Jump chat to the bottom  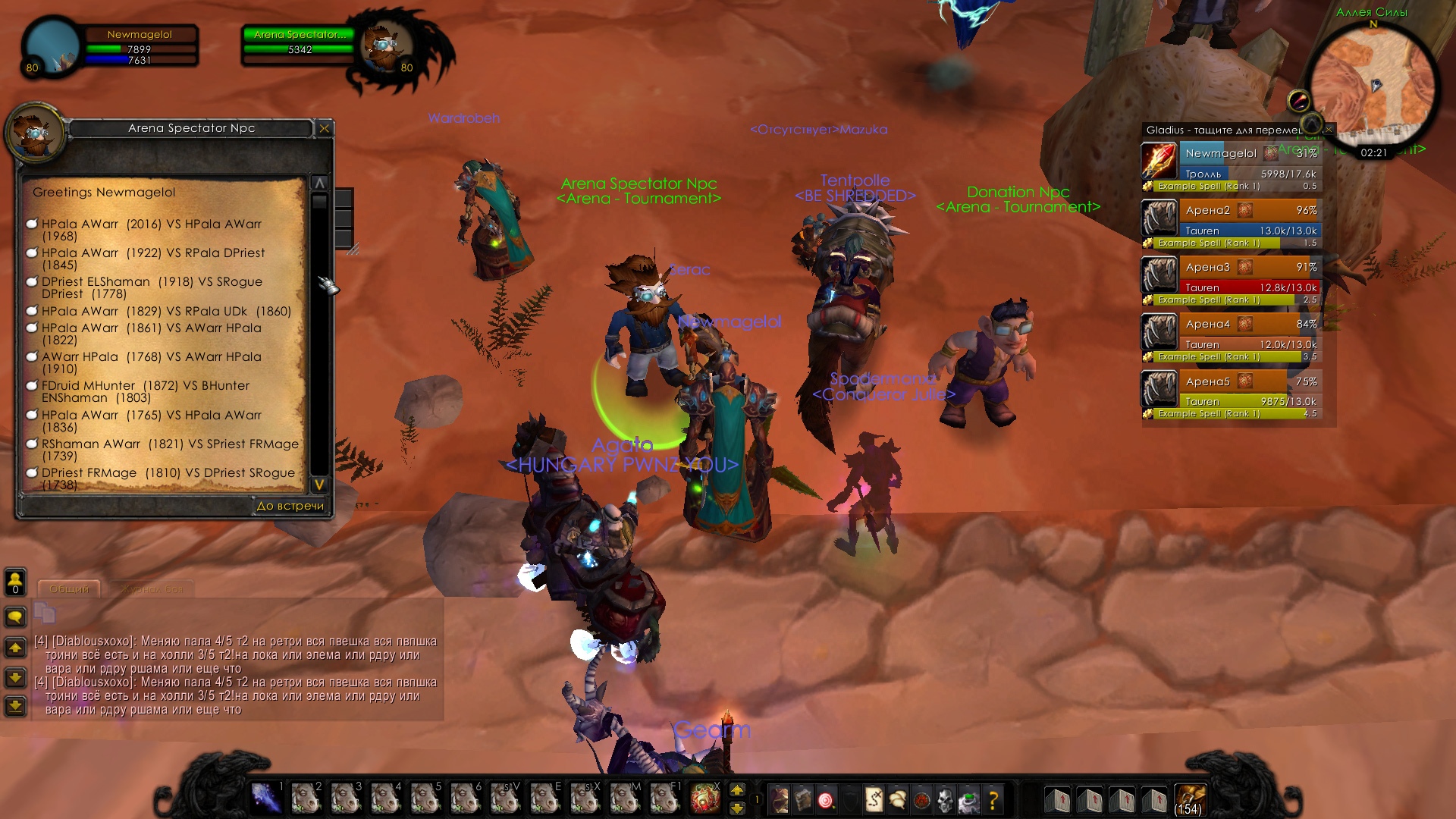click(x=15, y=706)
